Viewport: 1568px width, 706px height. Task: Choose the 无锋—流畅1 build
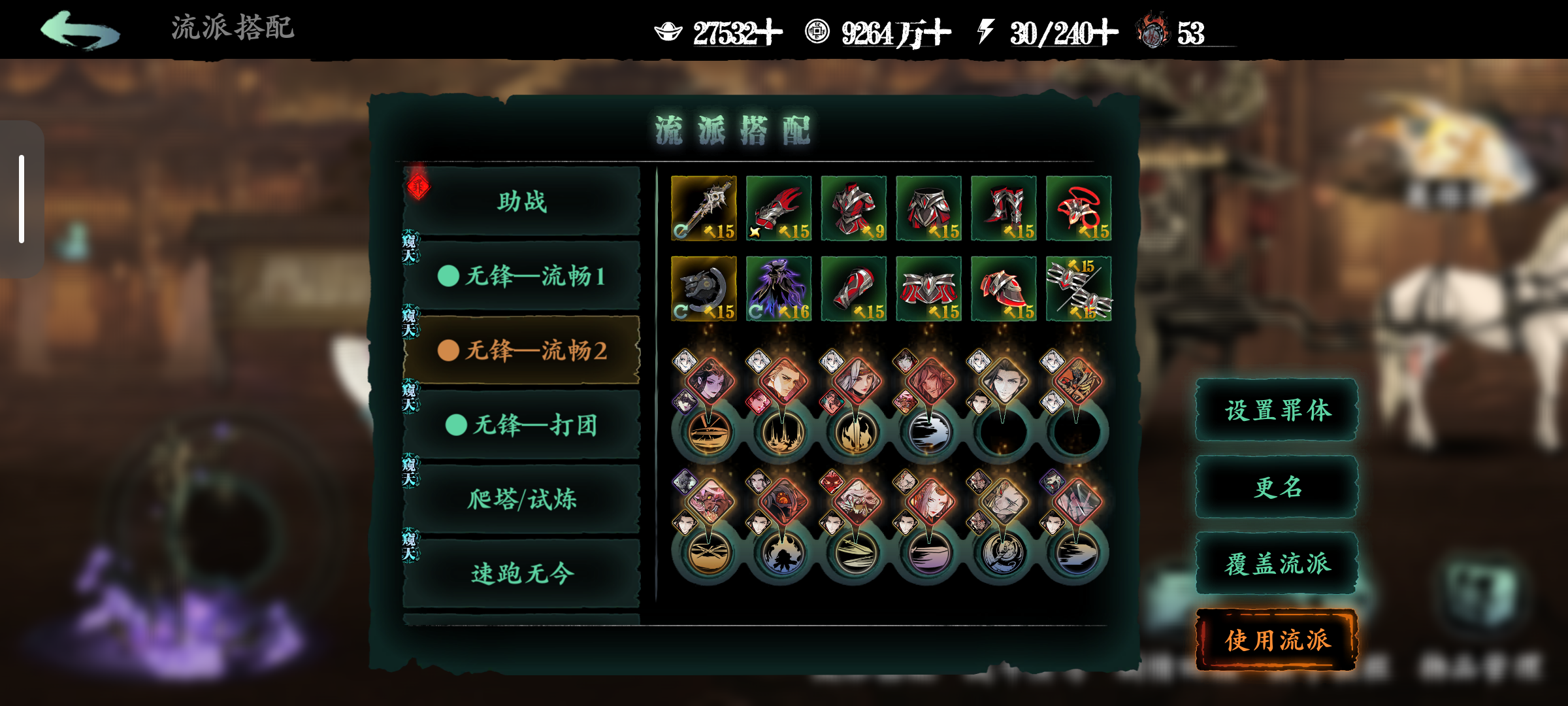(x=521, y=276)
